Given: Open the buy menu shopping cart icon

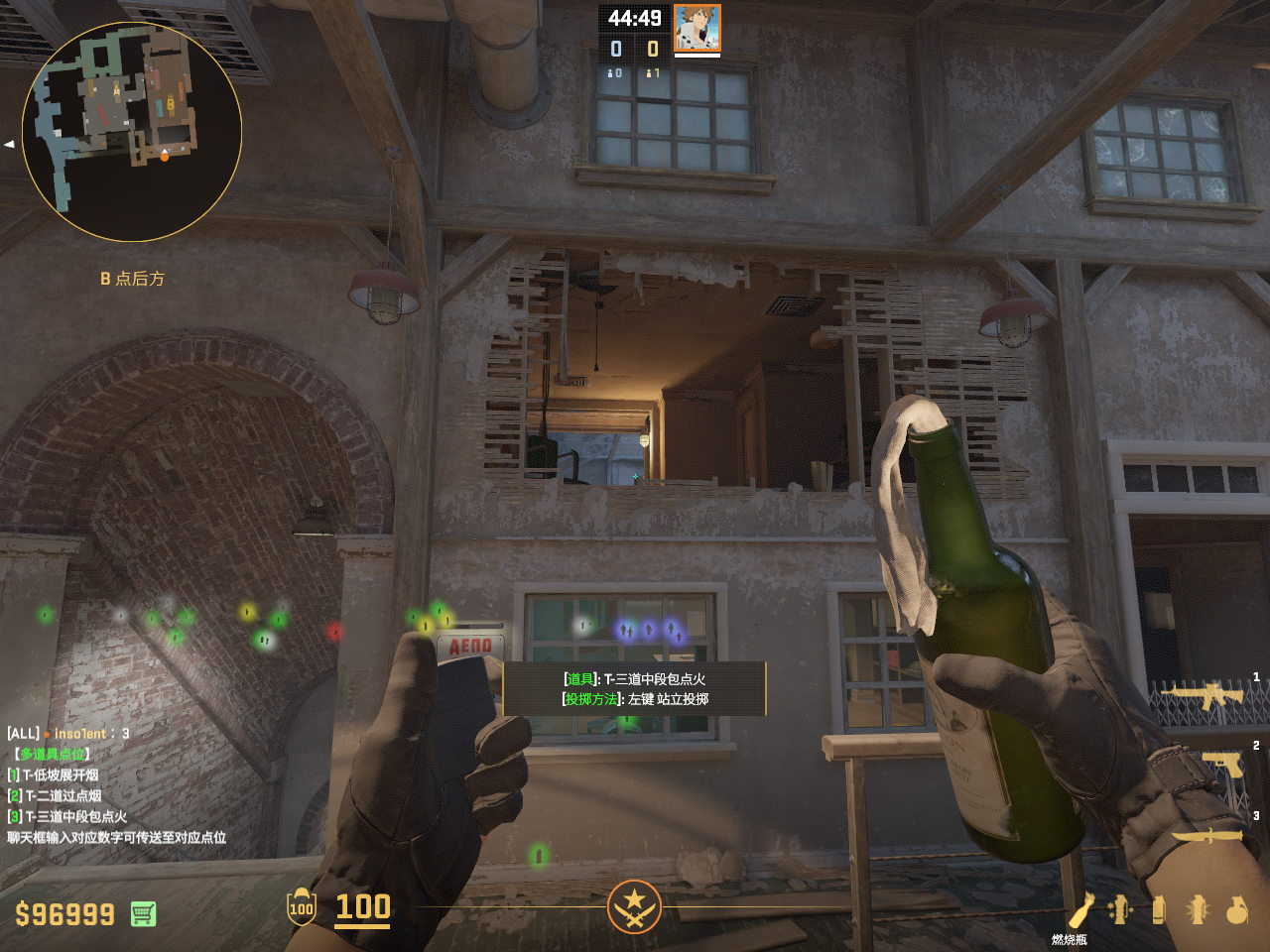Looking at the screenshot, I should (143, 913).
